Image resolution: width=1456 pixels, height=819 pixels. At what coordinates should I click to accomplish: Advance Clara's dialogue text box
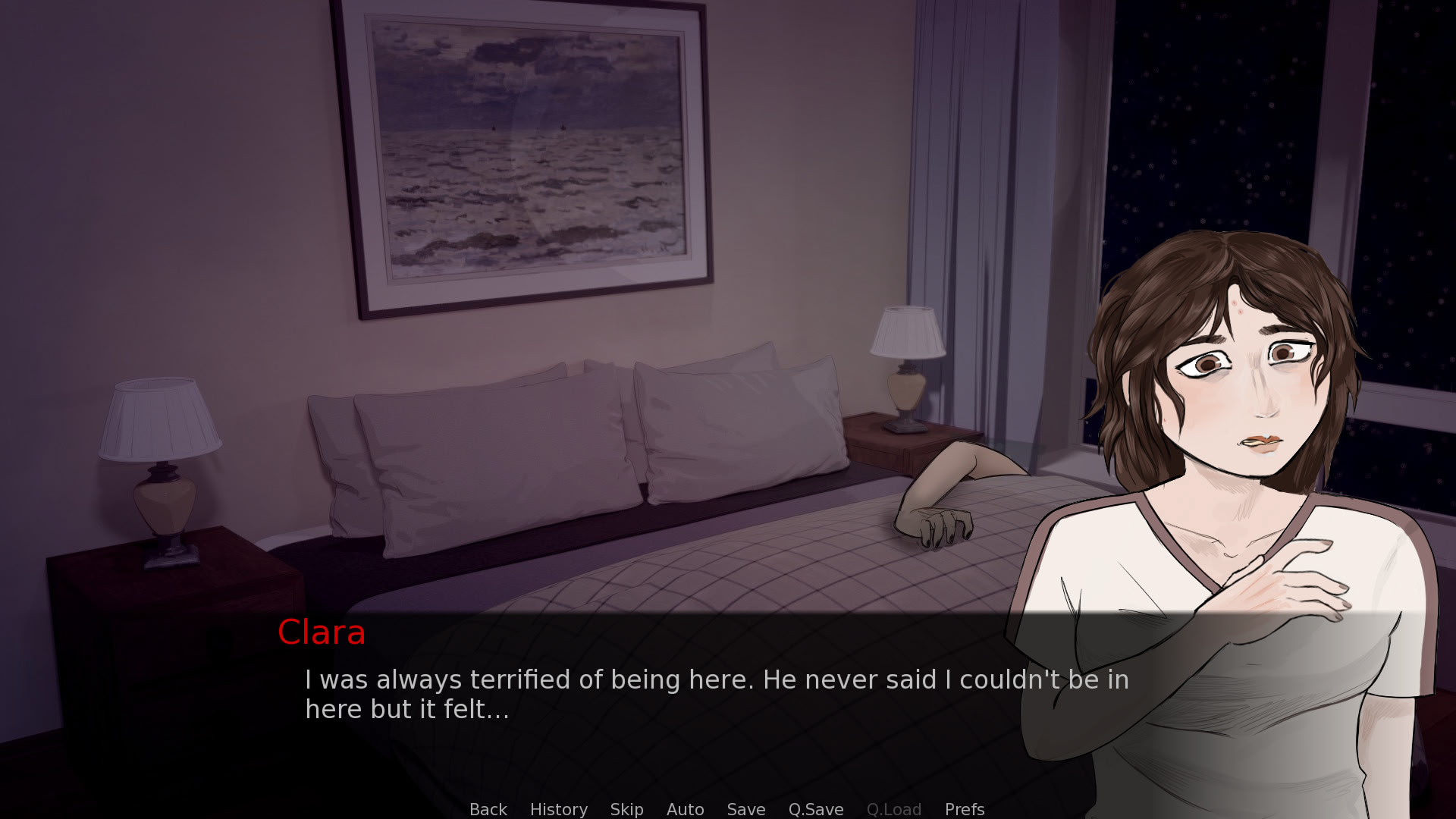point(716,694)
